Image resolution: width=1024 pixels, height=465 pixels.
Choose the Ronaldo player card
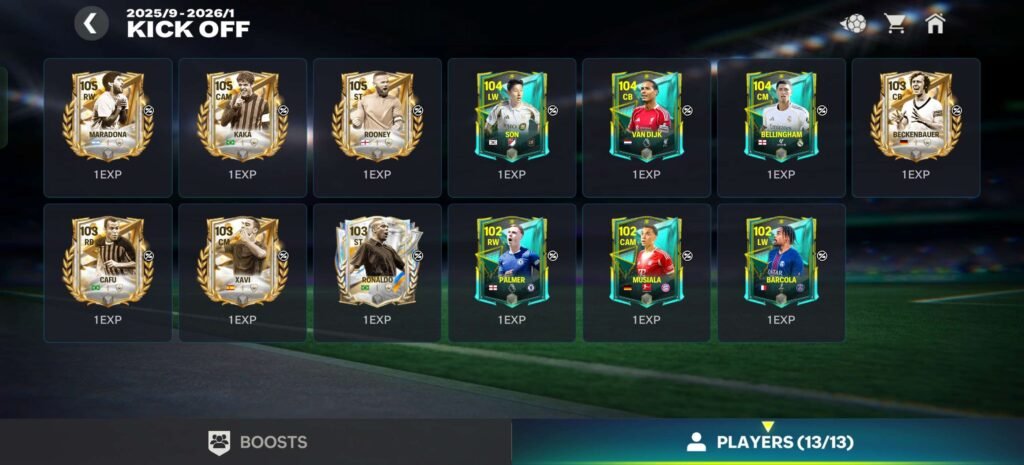pyautogui.click(x=377, y=262)
